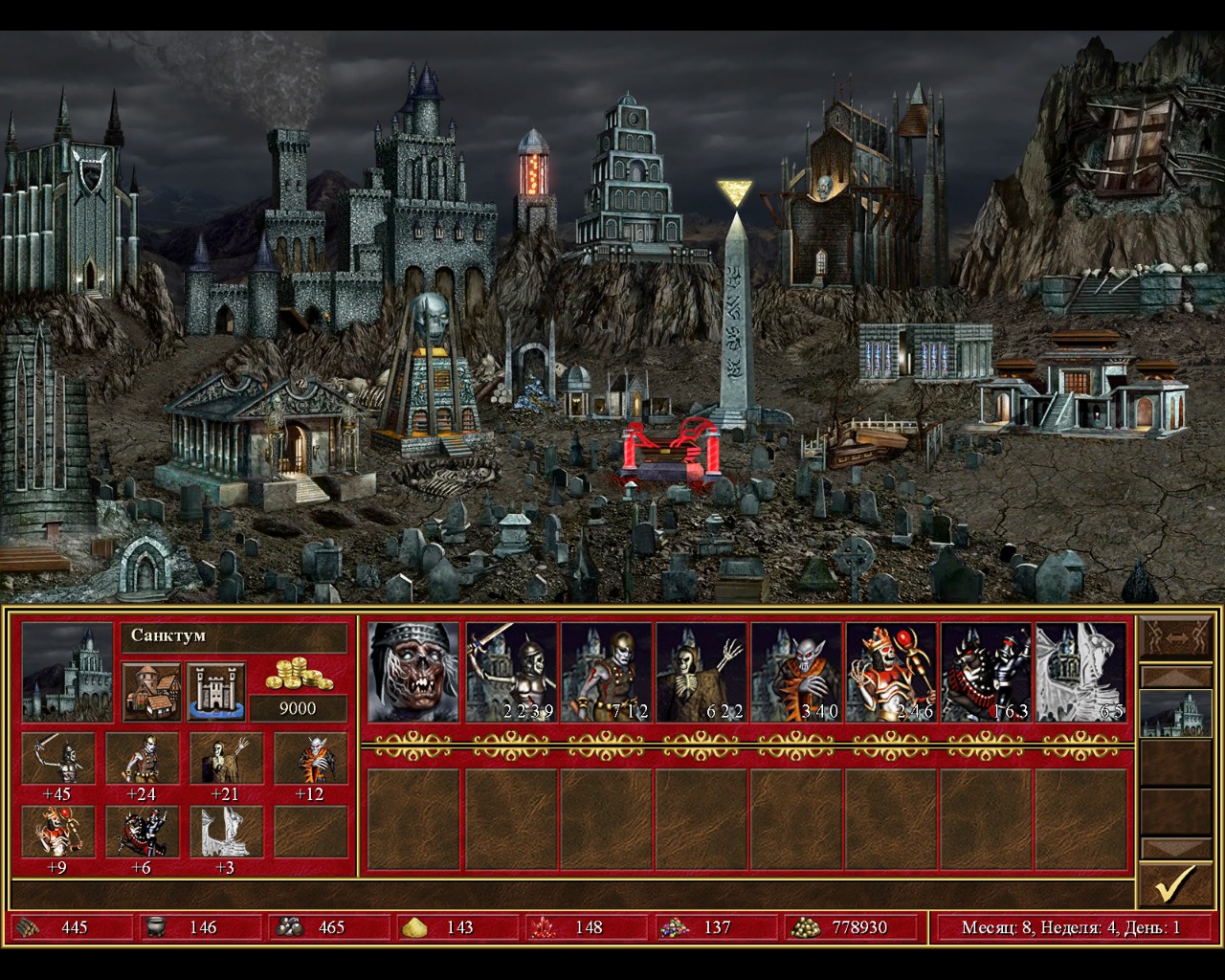Open the fort castle icon

pyautogui.click(x=216, y=690)
